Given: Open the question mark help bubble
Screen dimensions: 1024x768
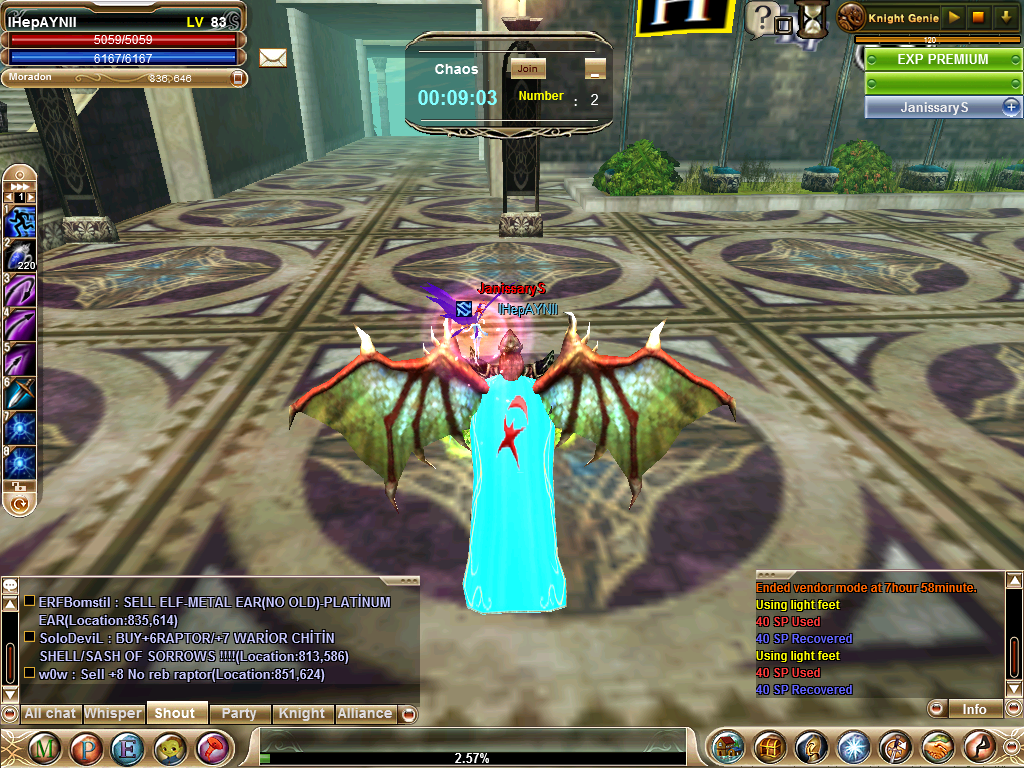Looking at the screenshot, I should click(762, 18).
